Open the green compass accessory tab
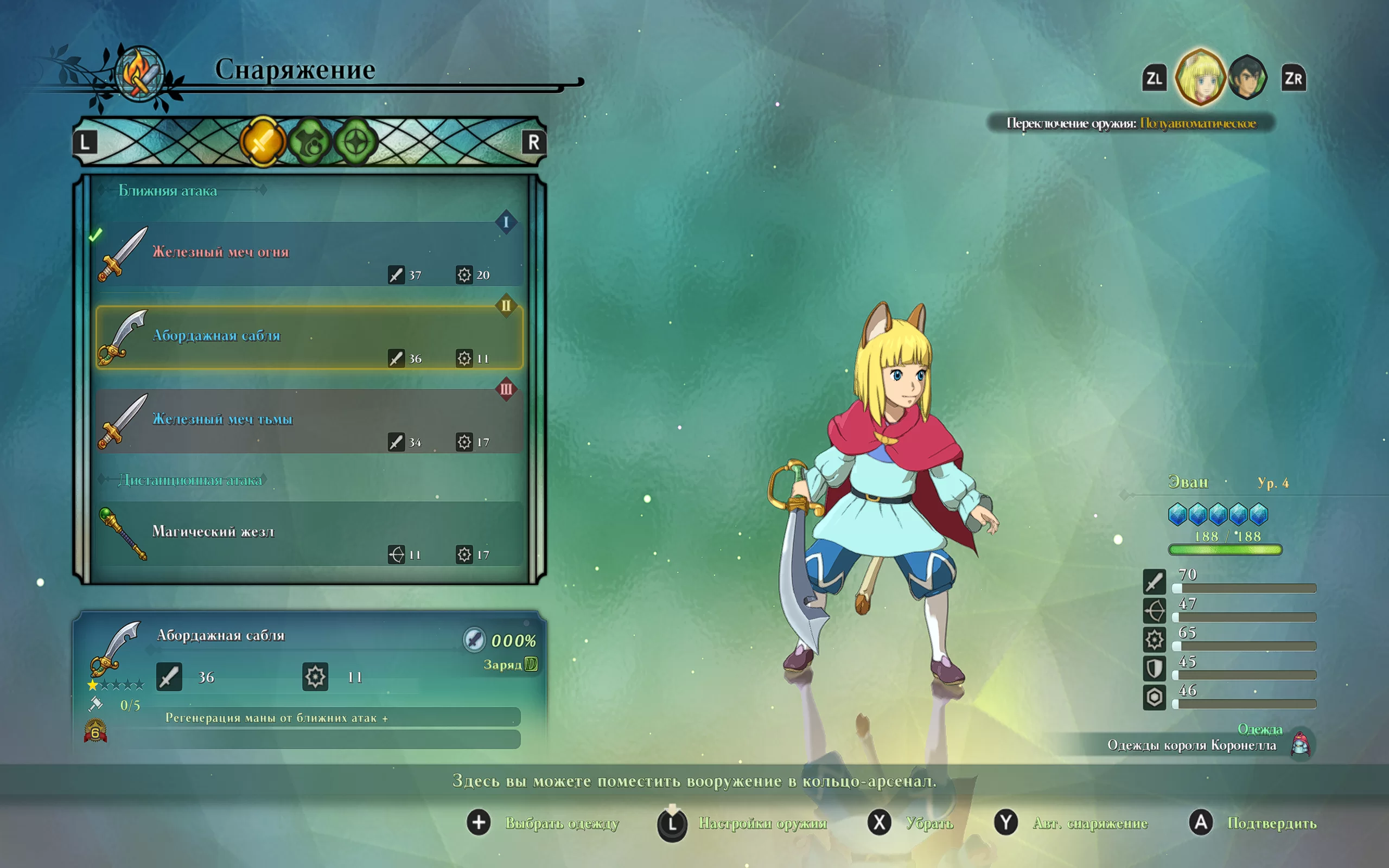Screen dimensions: 1389x868 [356, 142]
